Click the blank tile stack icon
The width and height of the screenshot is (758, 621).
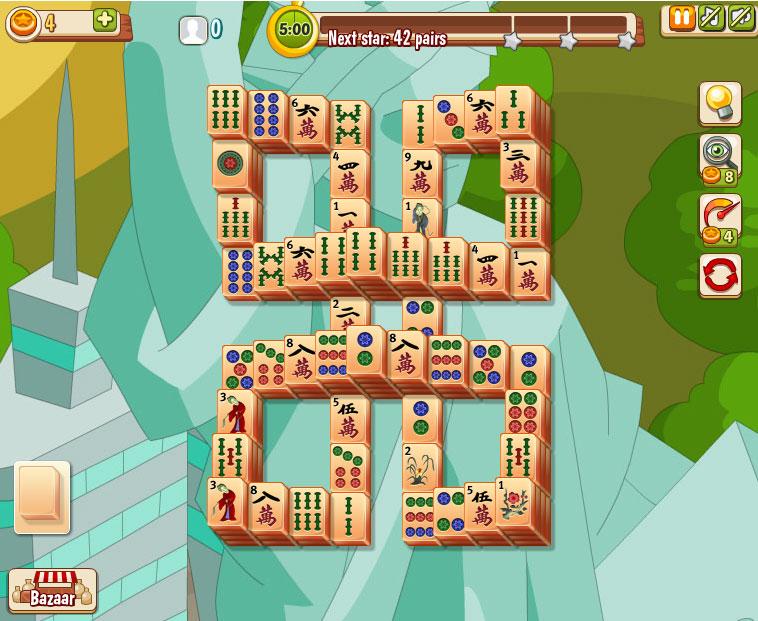(x=41, y=495)
